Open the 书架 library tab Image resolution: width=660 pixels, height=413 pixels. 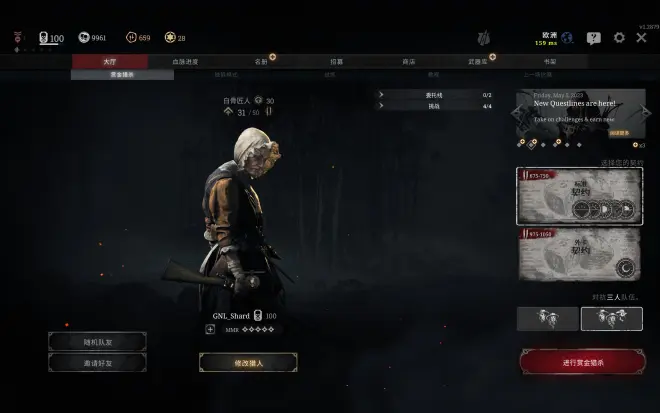point(549,61)
